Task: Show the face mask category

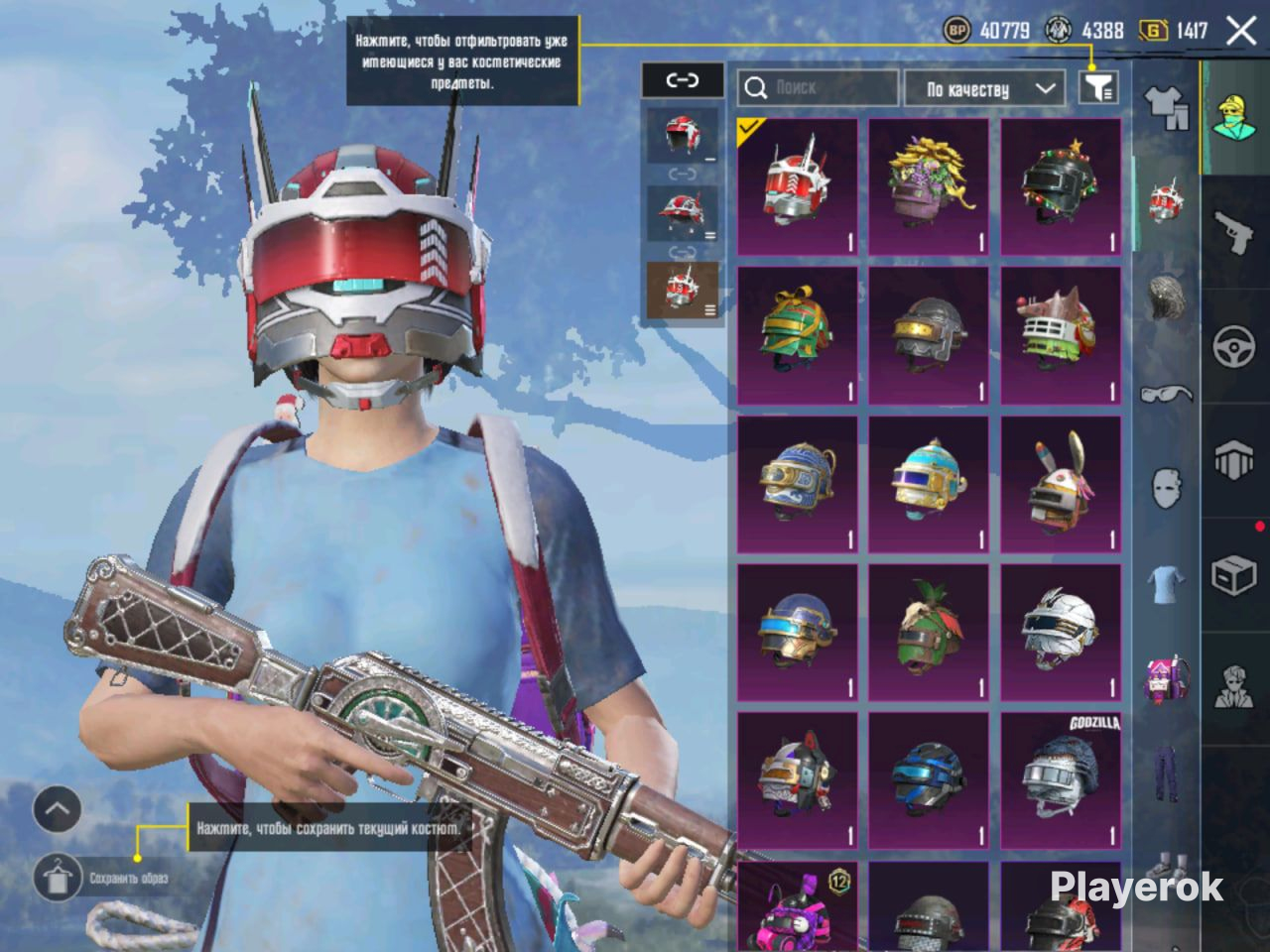Action: pyautogui.click(x=1167, y=488)
